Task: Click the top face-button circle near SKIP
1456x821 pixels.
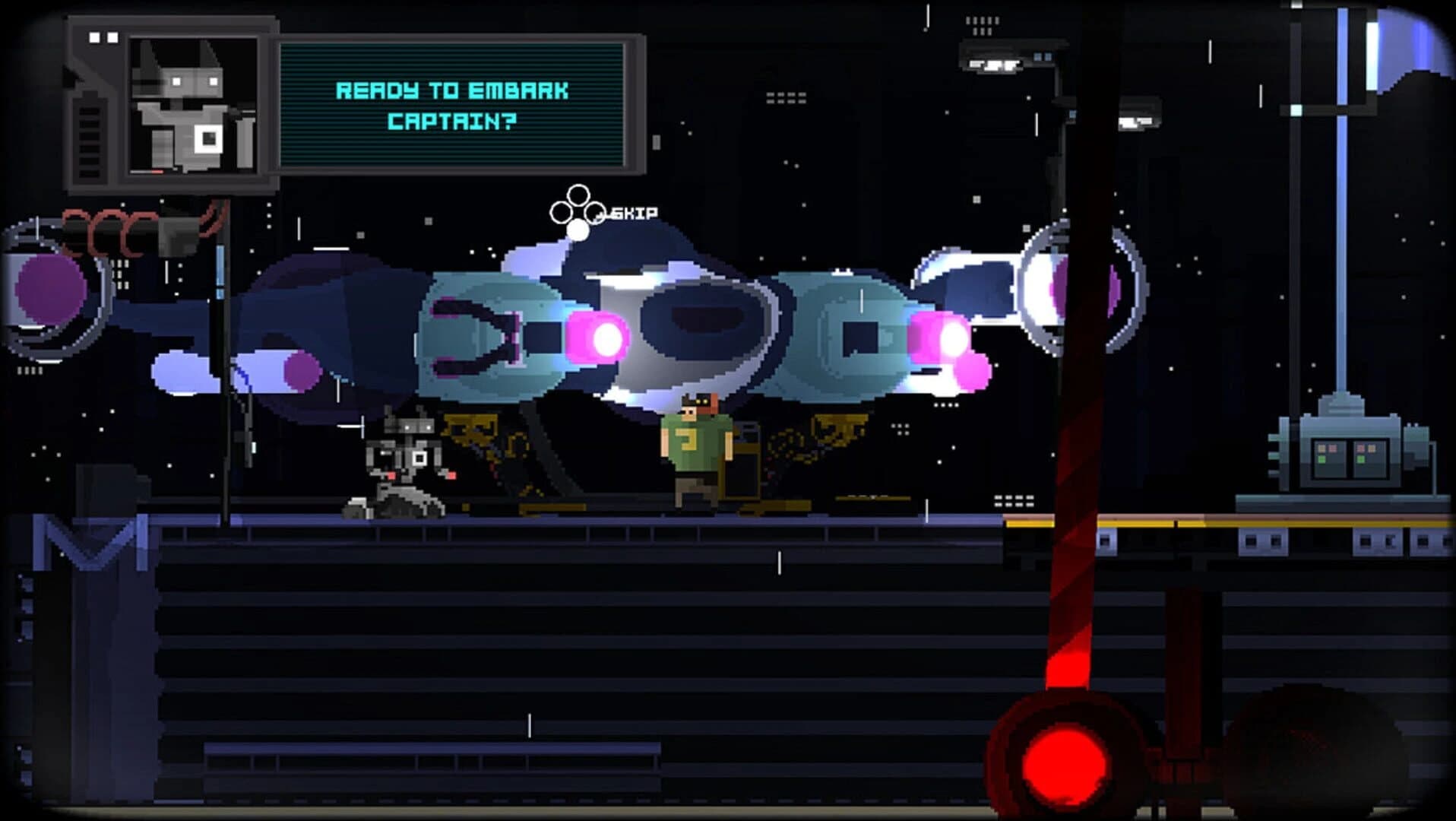Action: (x=578, y=196)
